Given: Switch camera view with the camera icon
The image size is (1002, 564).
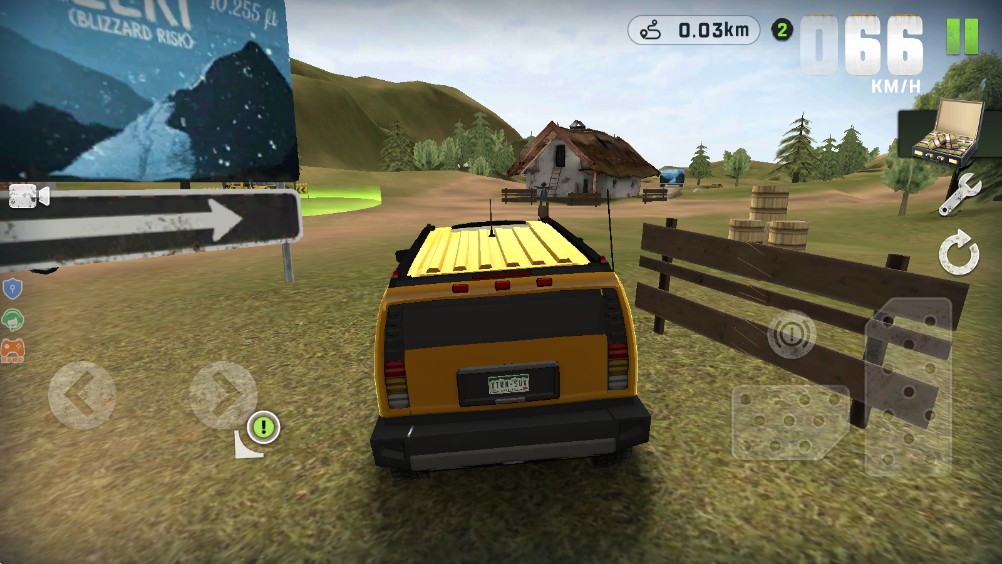Looking at the screenshot, I should pyautogui.click(x=29, y=196).
